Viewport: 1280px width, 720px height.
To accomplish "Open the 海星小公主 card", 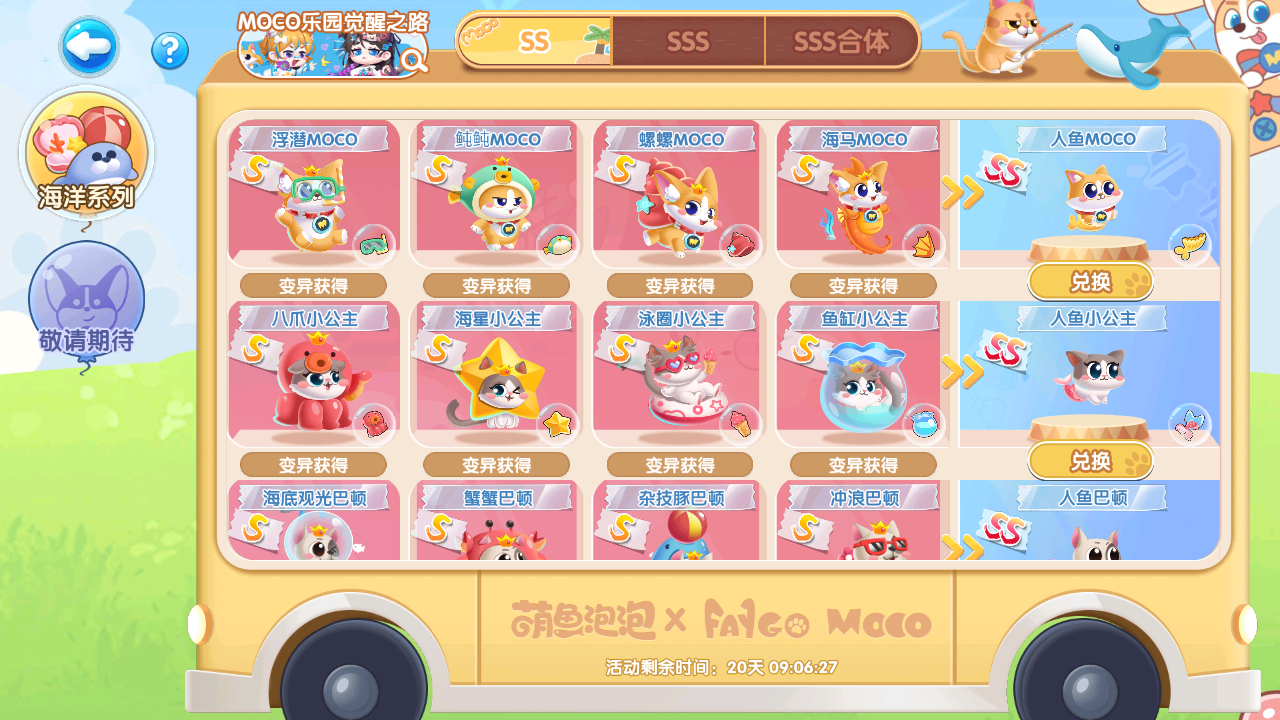I will point(497,375).
